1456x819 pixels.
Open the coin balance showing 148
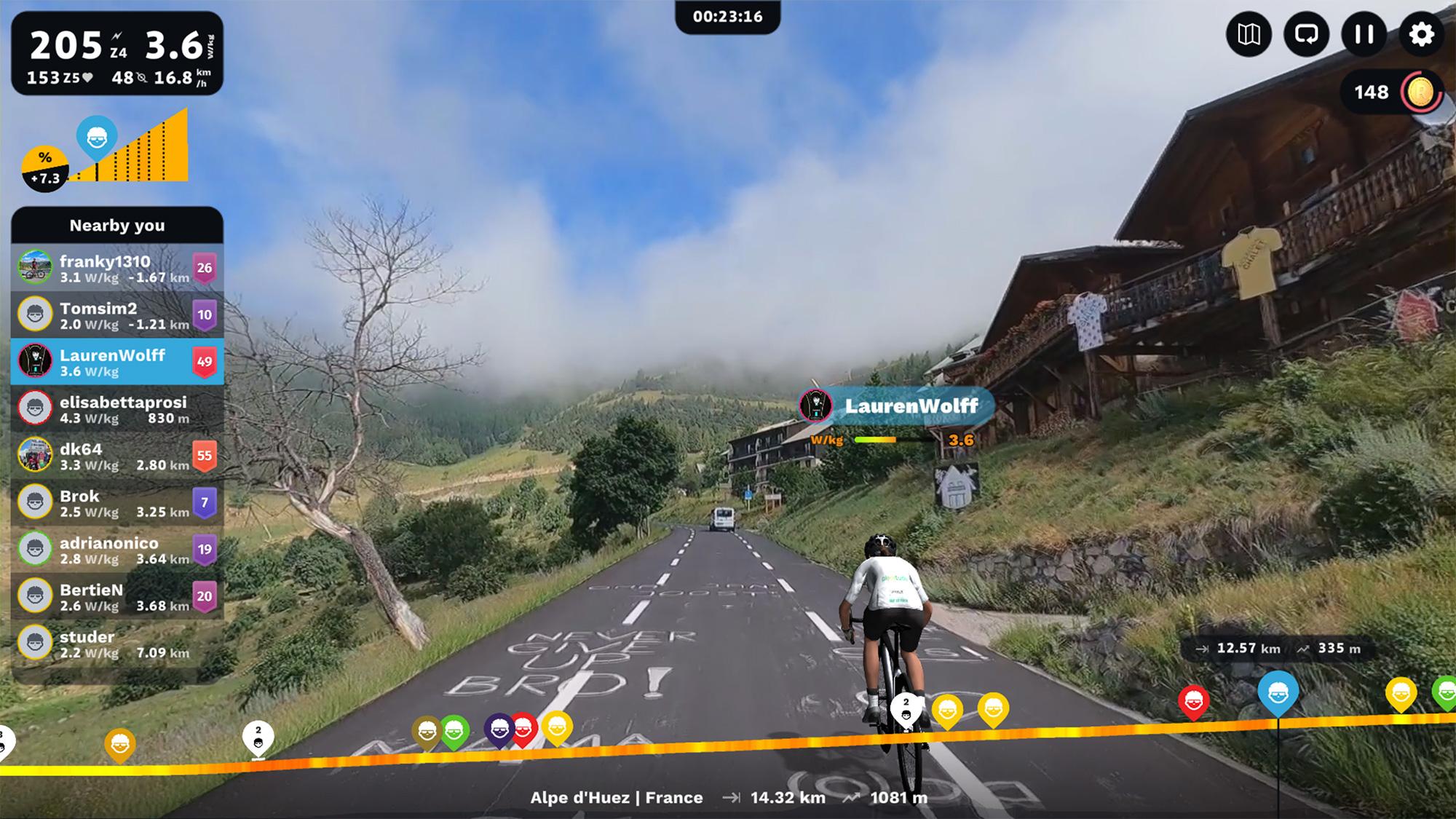[x=1392, y=92]
